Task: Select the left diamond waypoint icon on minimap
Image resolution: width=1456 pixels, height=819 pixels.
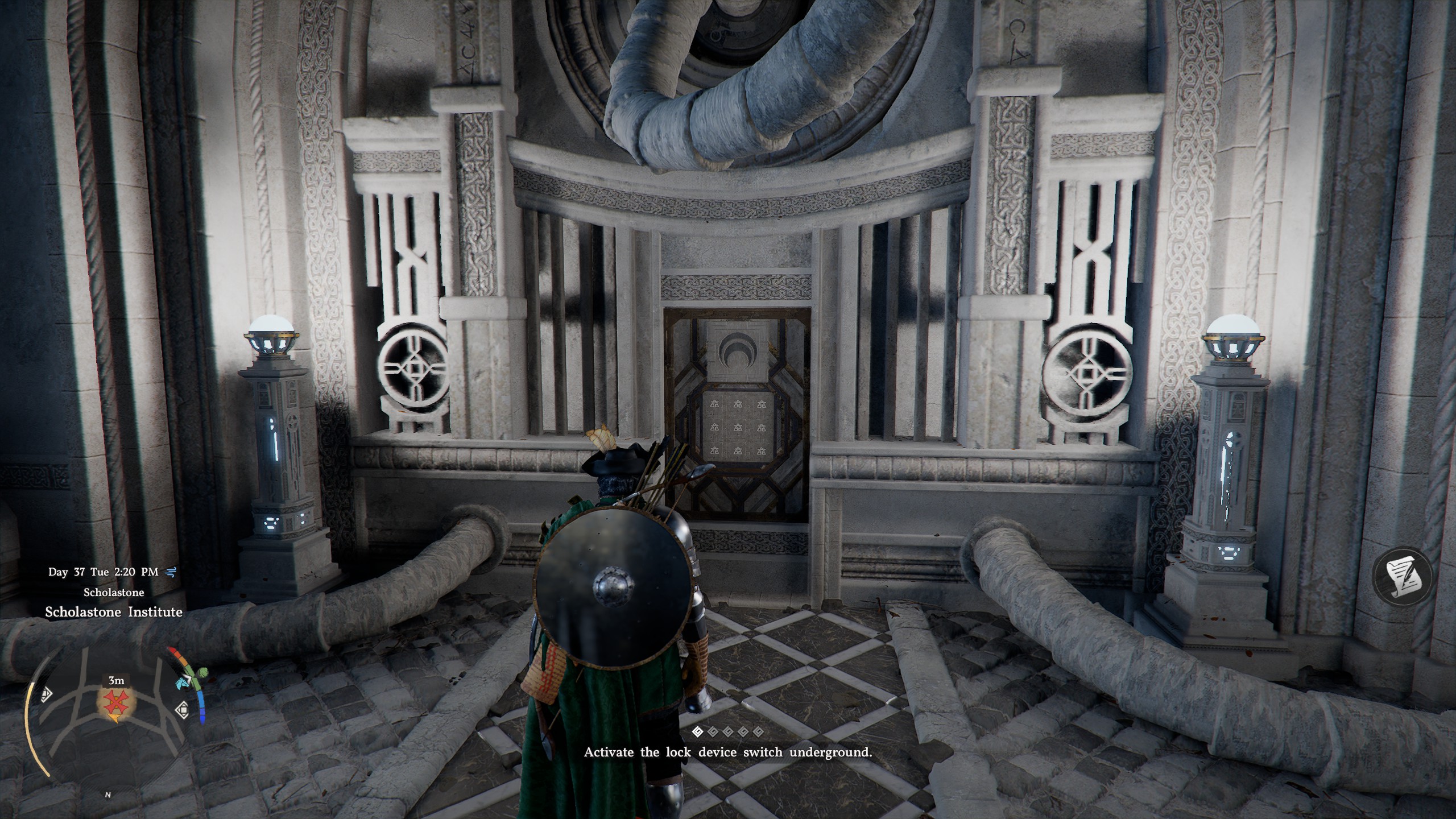Action: coord(47,696)
